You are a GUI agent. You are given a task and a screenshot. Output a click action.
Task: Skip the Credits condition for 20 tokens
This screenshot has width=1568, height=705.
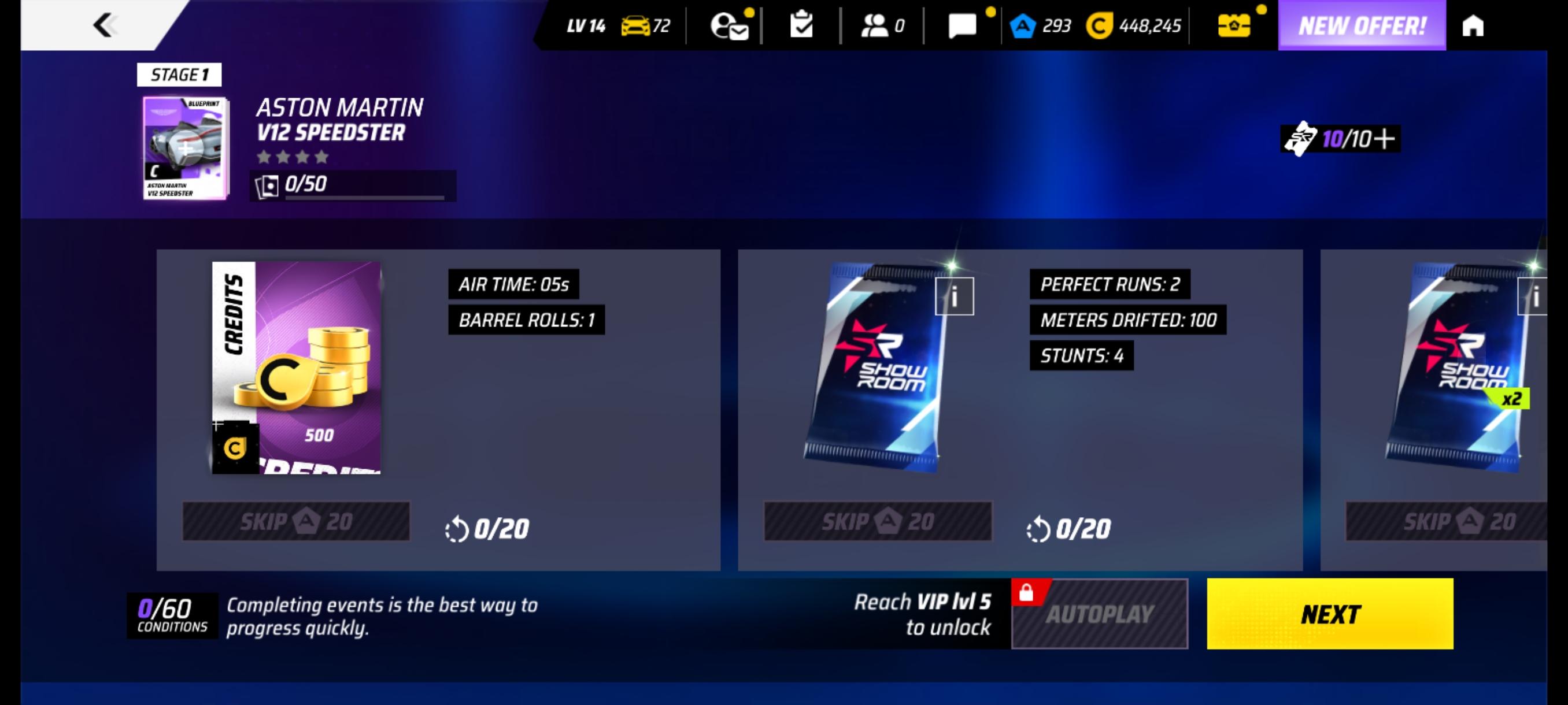[297, 520]
